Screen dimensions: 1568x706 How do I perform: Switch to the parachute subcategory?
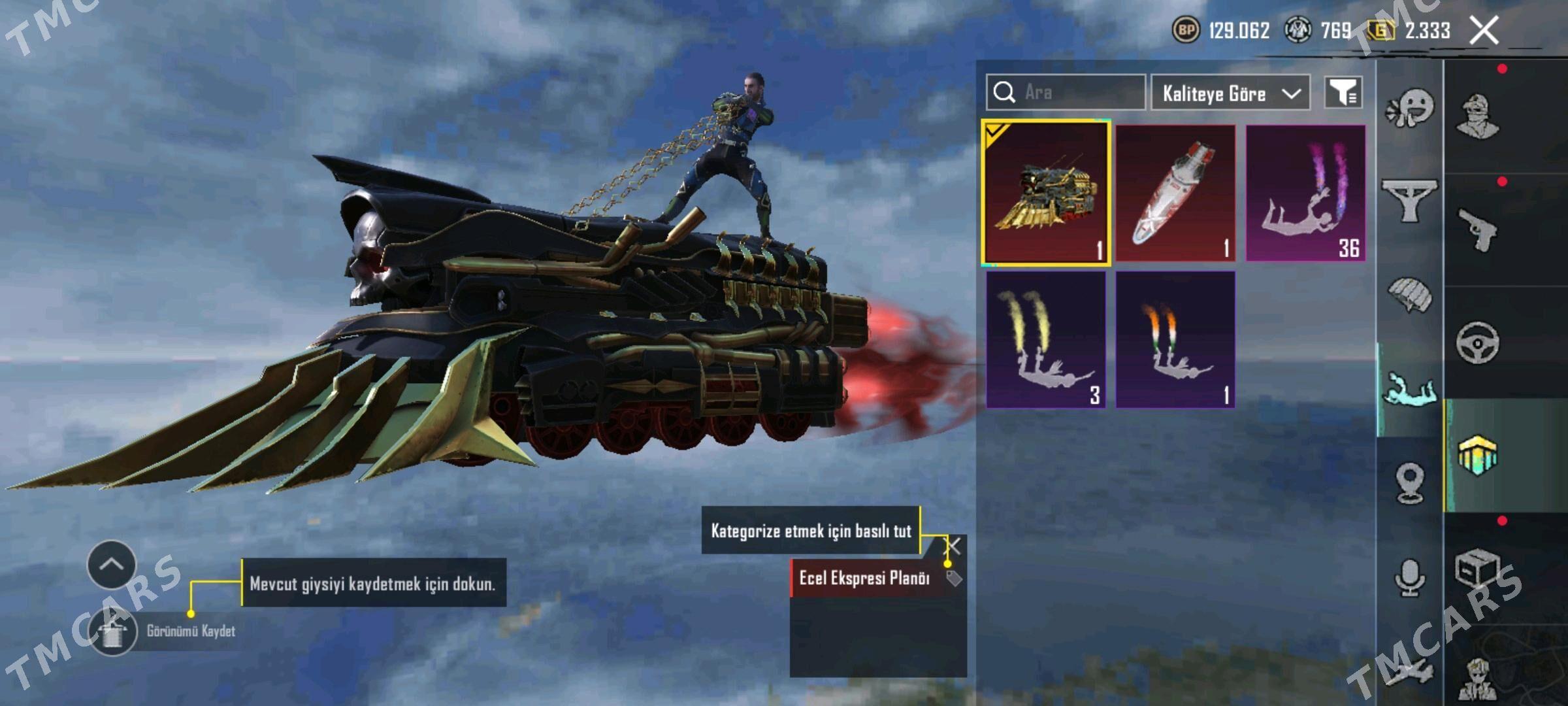pos(1410,295)
